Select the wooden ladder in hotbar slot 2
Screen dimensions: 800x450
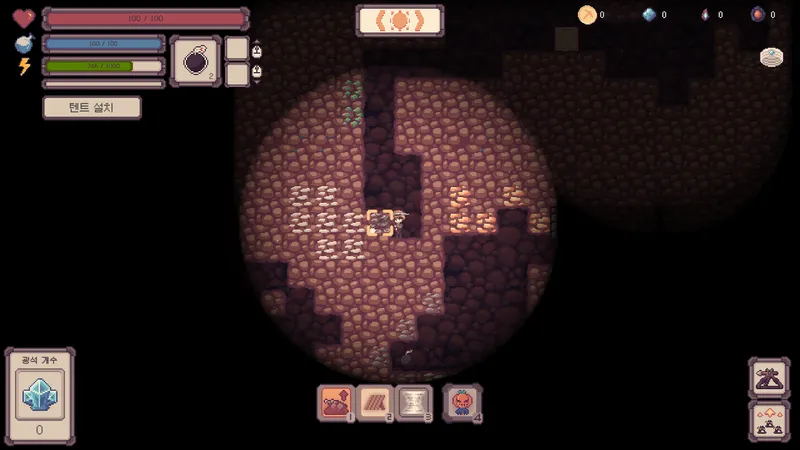375,402
